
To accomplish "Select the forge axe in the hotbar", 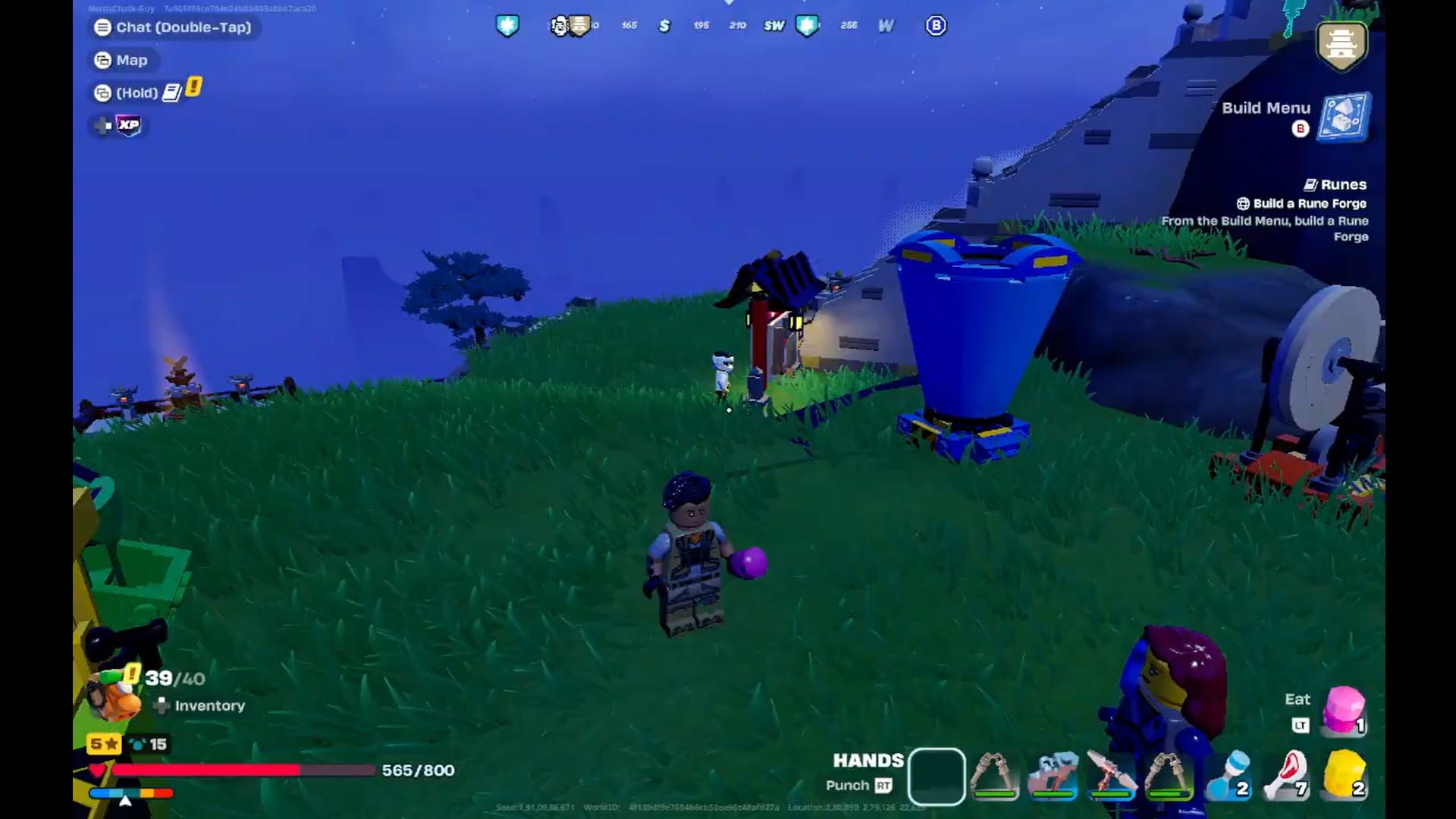I will click(993, 773).
